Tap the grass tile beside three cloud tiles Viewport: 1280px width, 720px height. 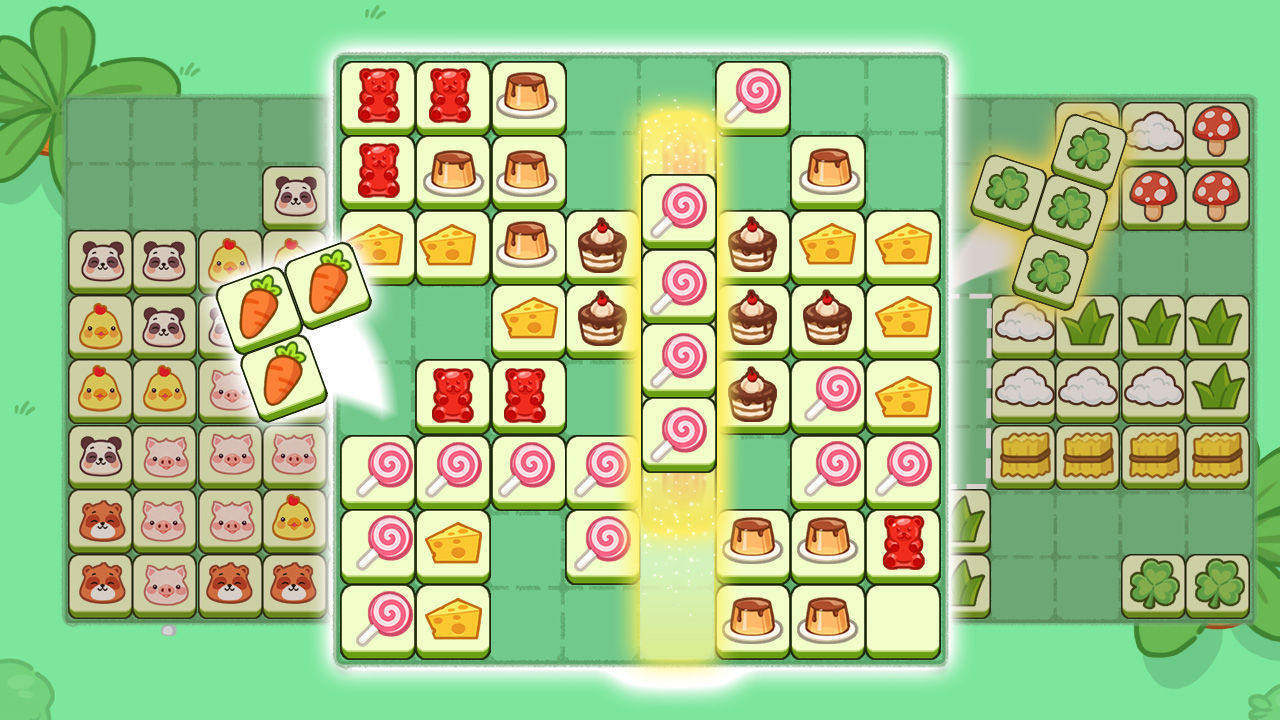pyautogui.click(x=1218, y=390)
